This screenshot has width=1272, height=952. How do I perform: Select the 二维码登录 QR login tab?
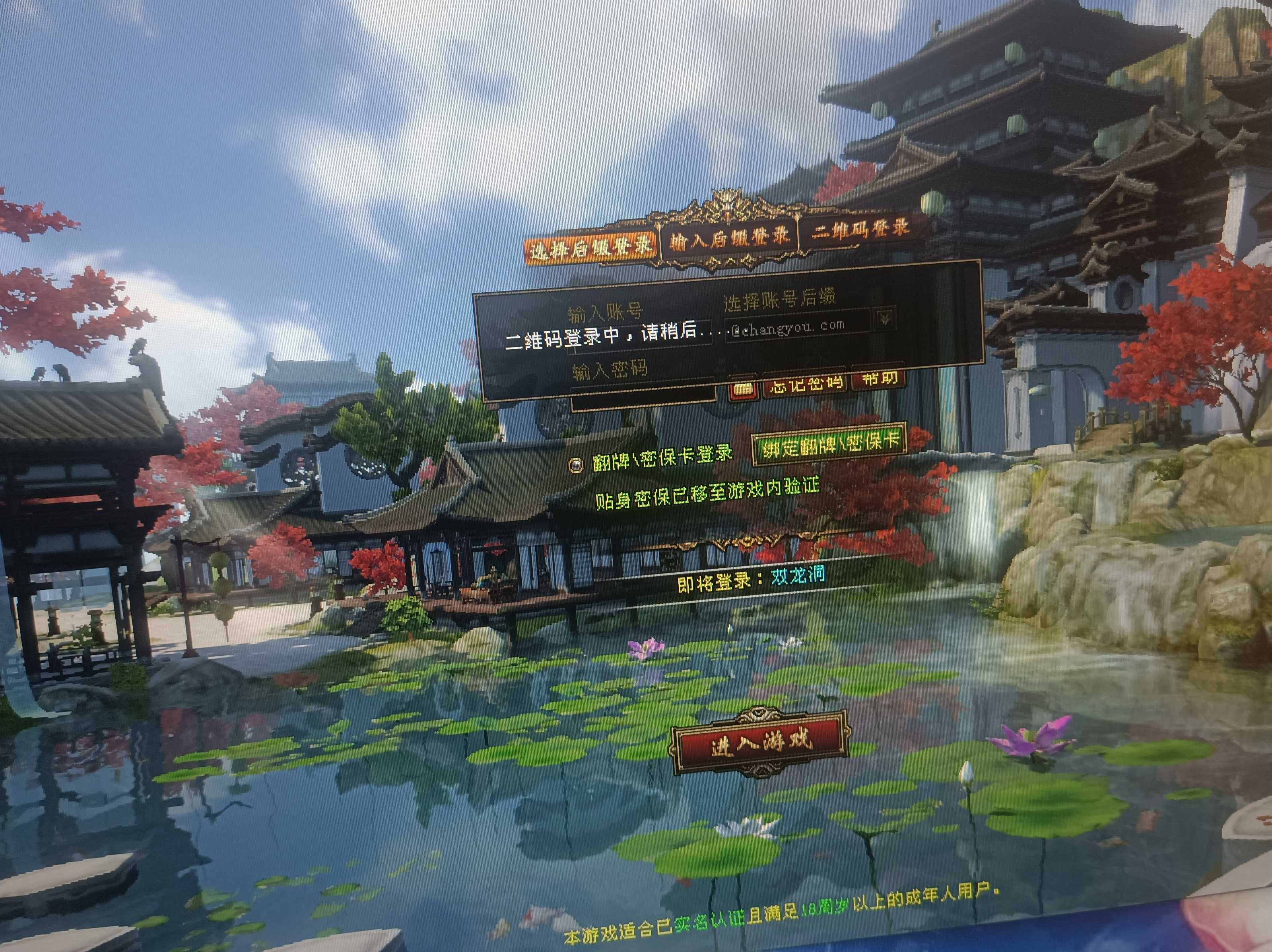coord(860,228)
